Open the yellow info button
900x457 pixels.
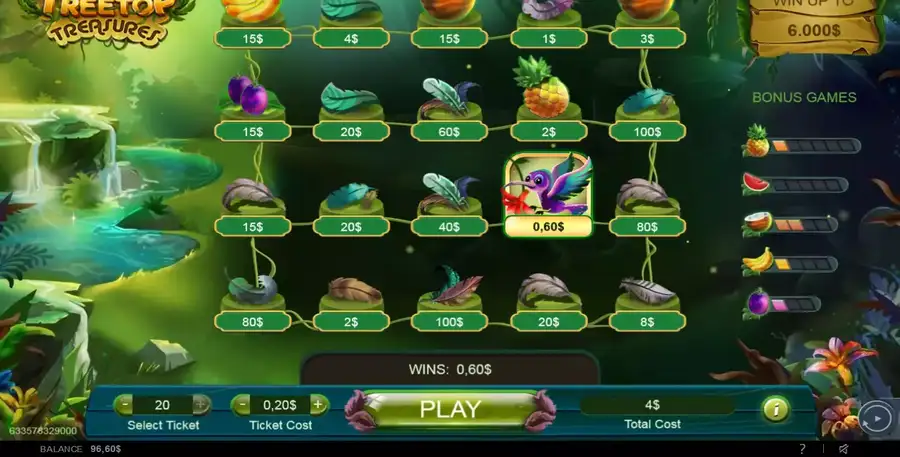tap(774, 409)
